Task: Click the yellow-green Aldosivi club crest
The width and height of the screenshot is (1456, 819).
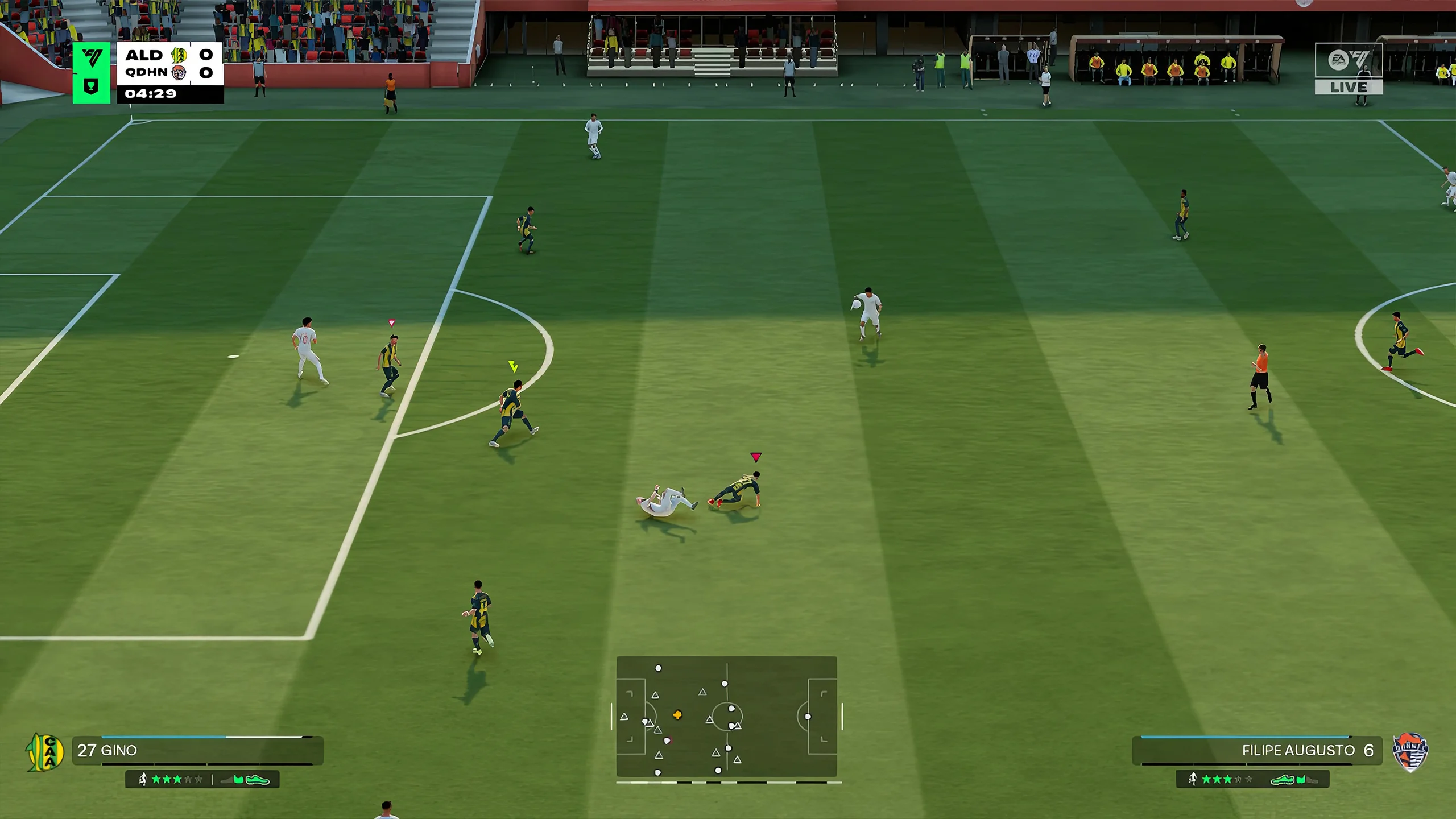Action: [45, 752]
